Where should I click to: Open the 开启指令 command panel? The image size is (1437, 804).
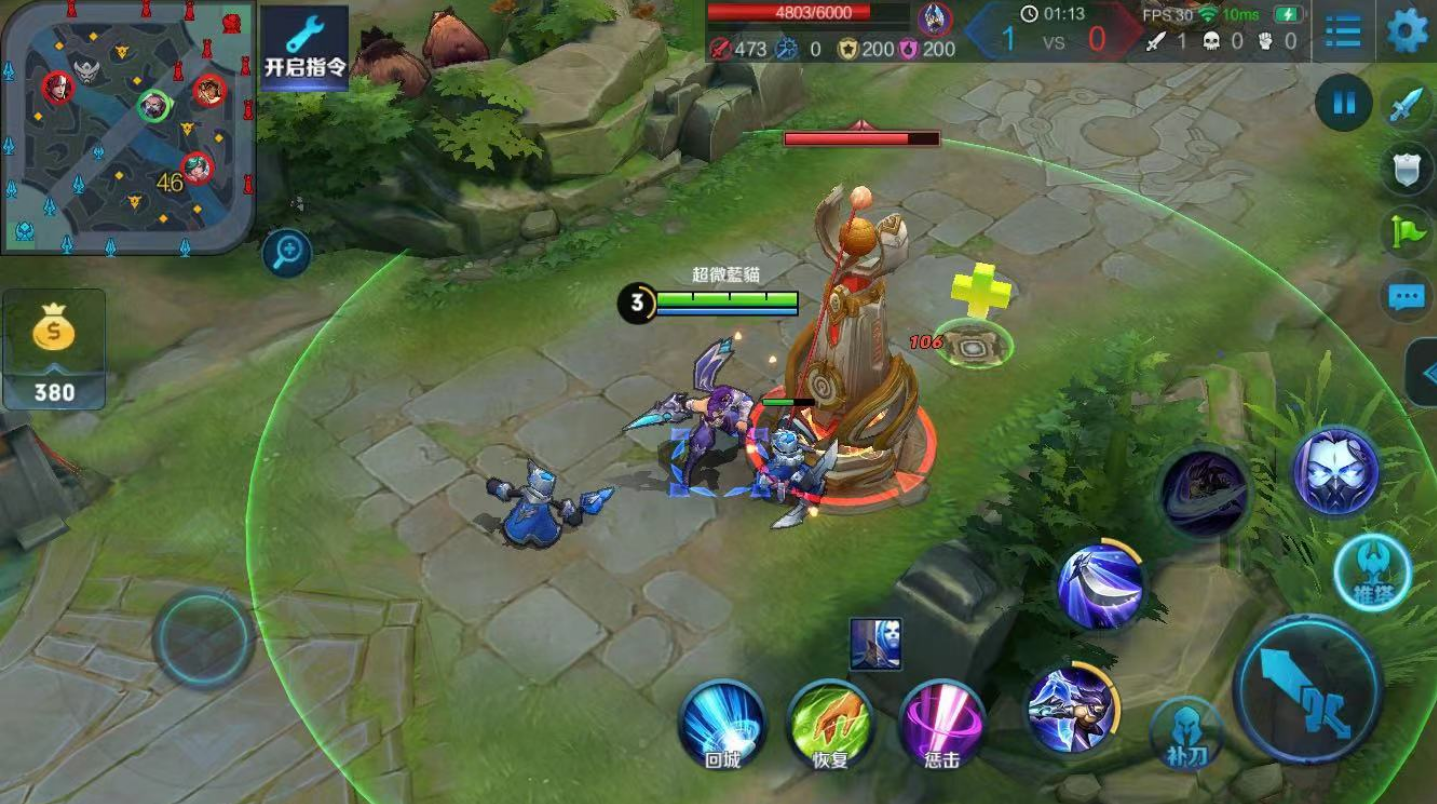[x=305, y=46]
